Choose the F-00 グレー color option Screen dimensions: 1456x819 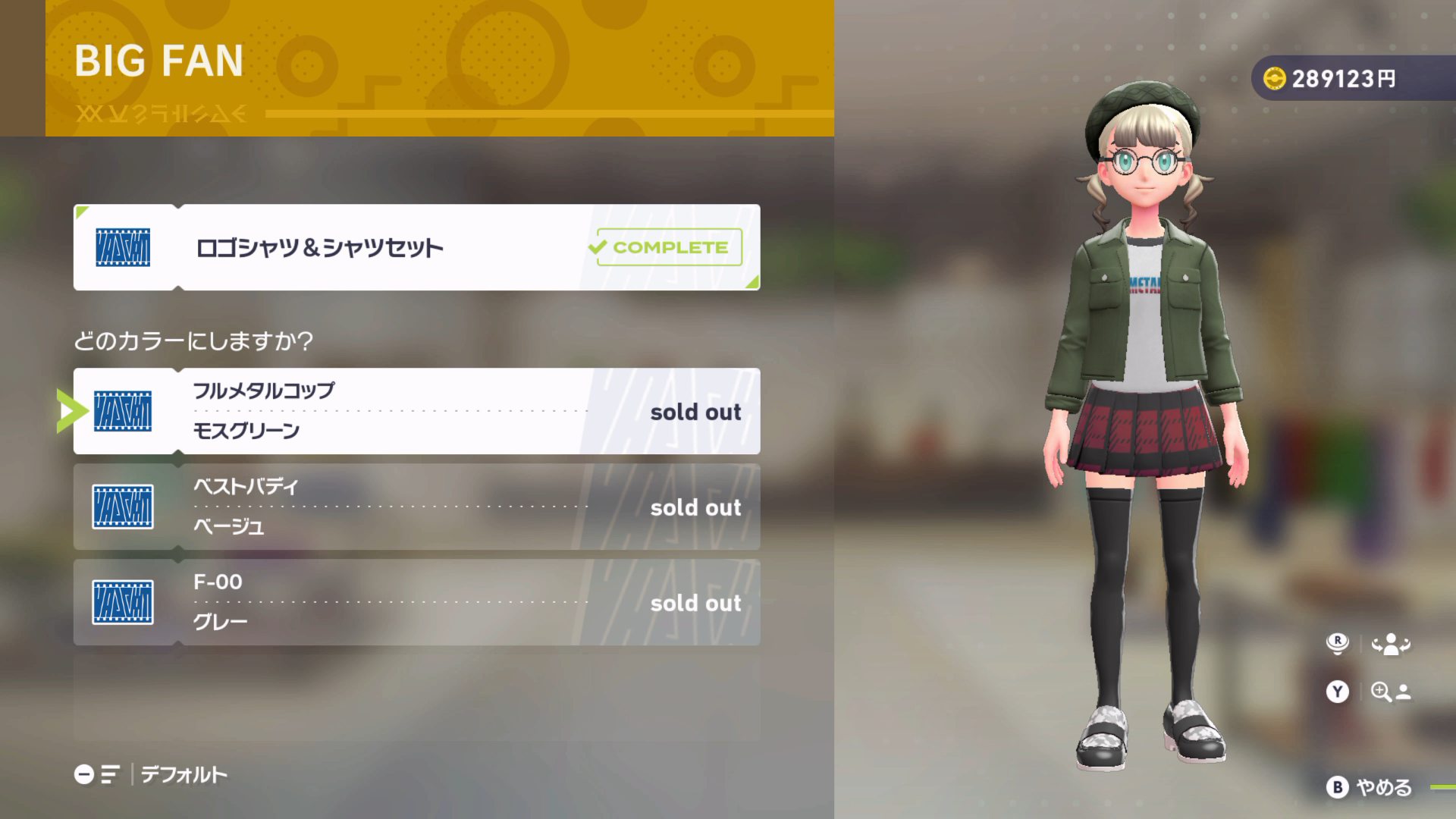[416, 602]
